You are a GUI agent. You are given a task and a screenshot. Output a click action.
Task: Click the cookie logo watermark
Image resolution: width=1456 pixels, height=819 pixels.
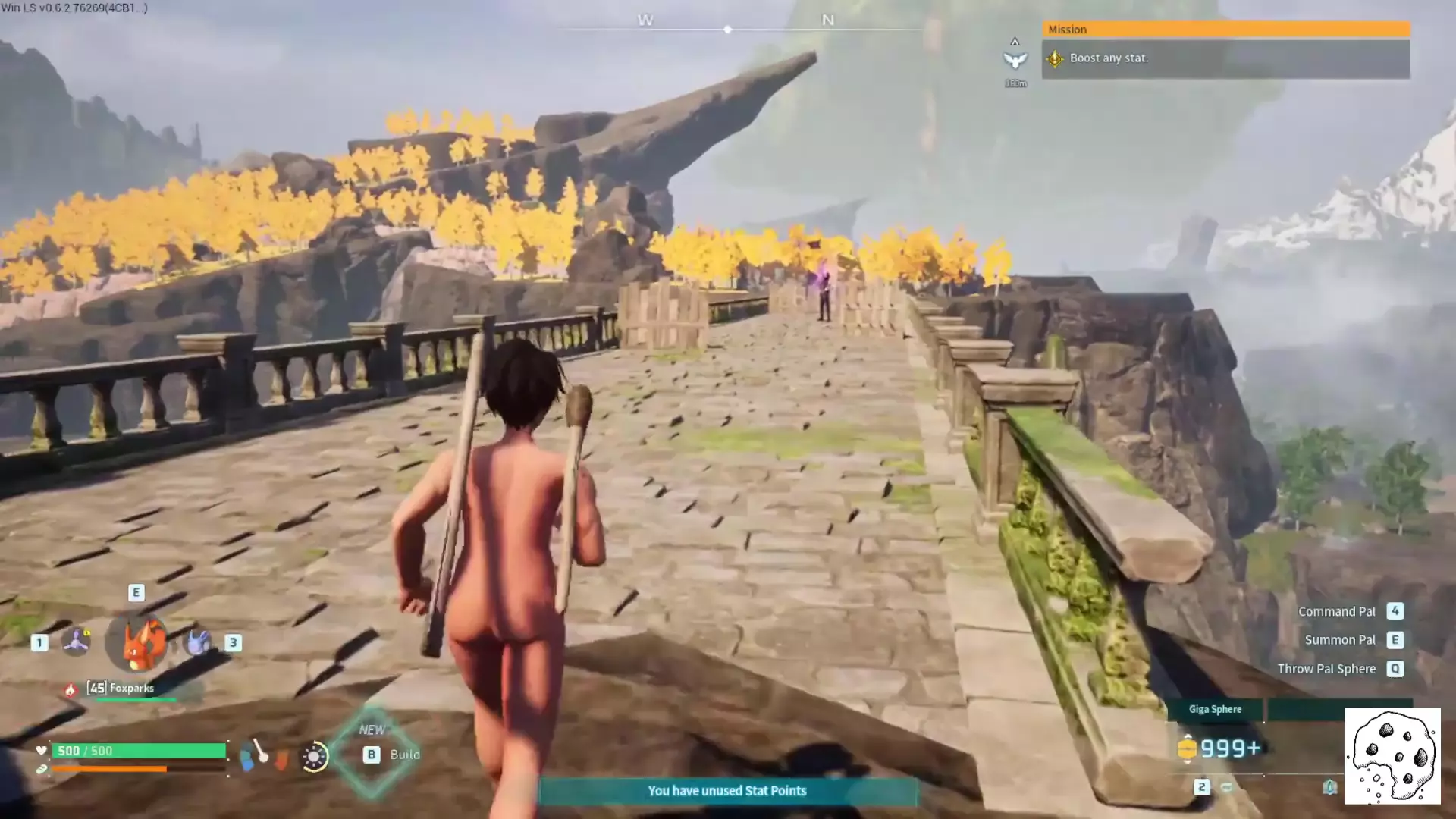pos(1392,756)
